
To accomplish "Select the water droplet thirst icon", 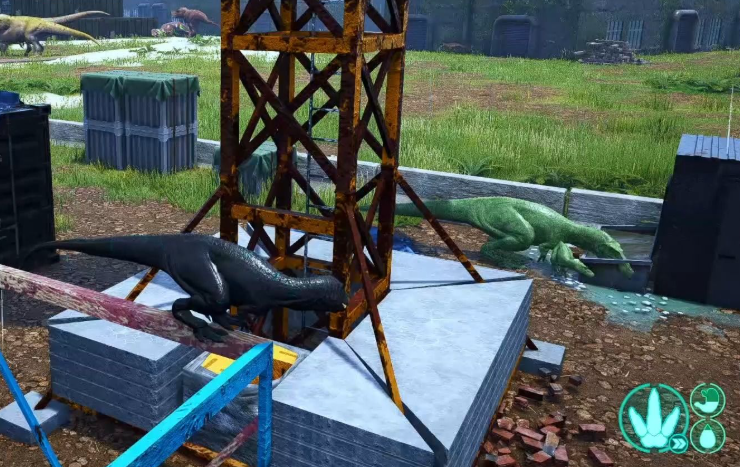I will point(707,436).
